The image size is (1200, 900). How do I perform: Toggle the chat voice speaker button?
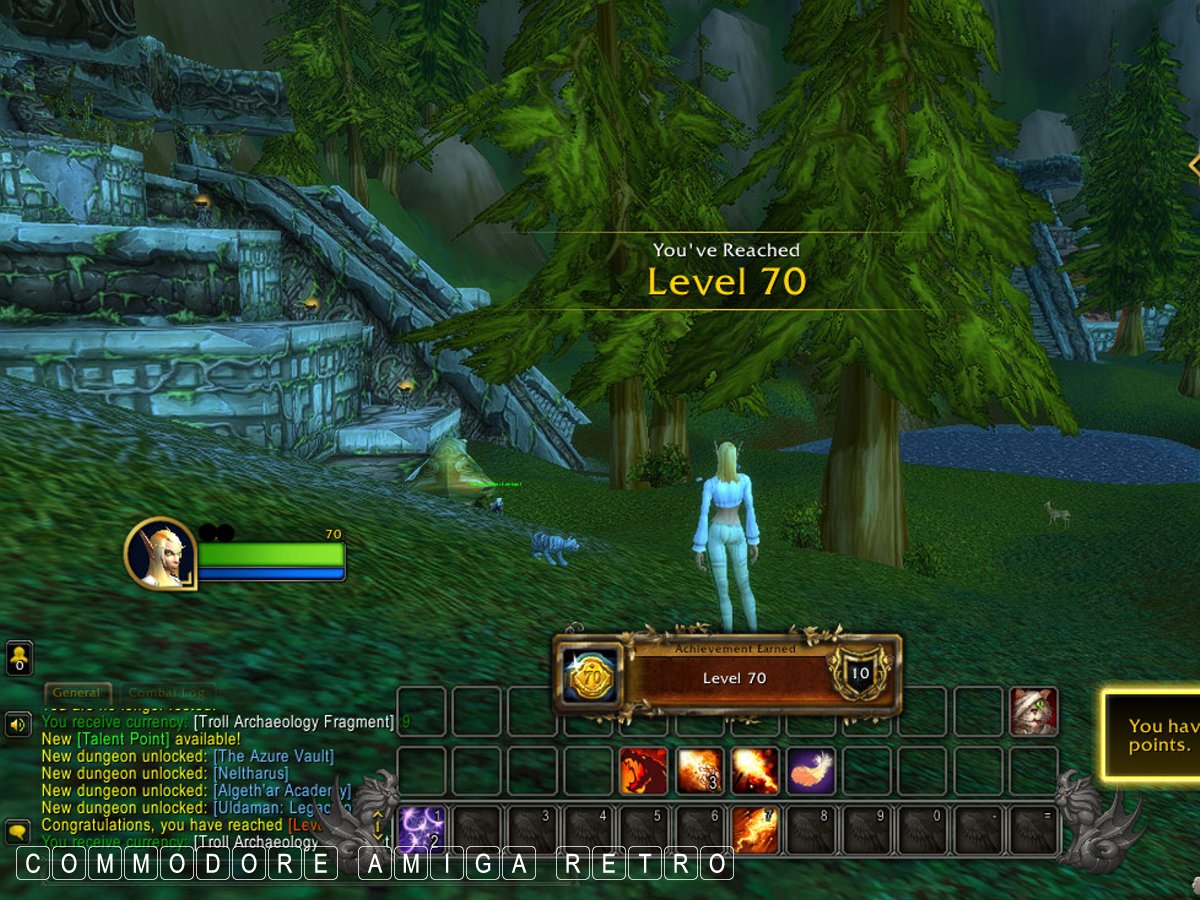[x=18, y=724]
